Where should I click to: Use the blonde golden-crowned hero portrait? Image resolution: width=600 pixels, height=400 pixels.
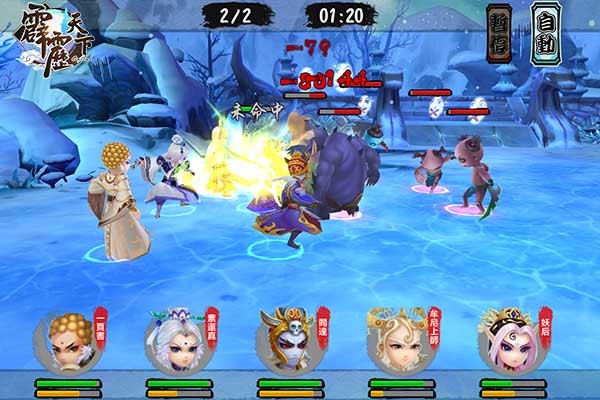click(399, 341)
